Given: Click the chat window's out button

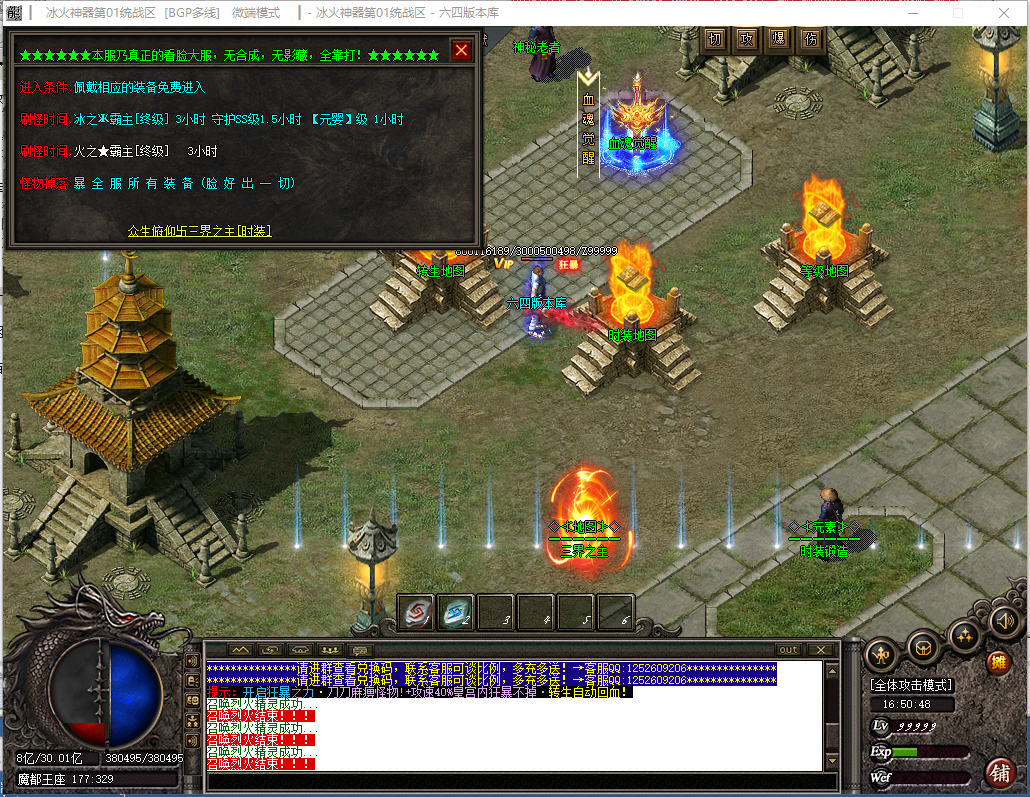Looking at the screenshot, I should click(x=789, y=650).
